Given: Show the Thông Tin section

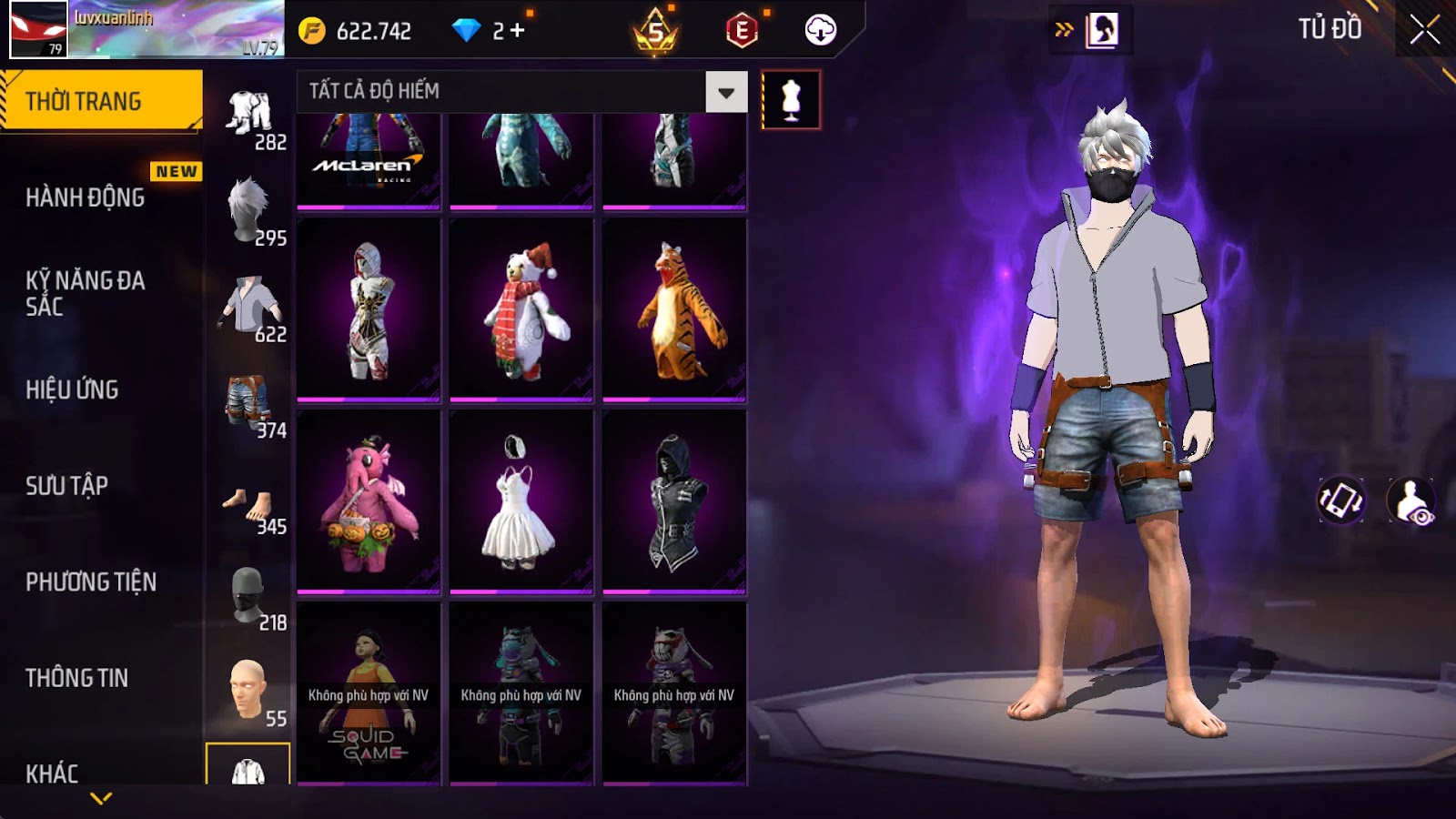Looking at the screenshot, I should (x=76, y=678).
